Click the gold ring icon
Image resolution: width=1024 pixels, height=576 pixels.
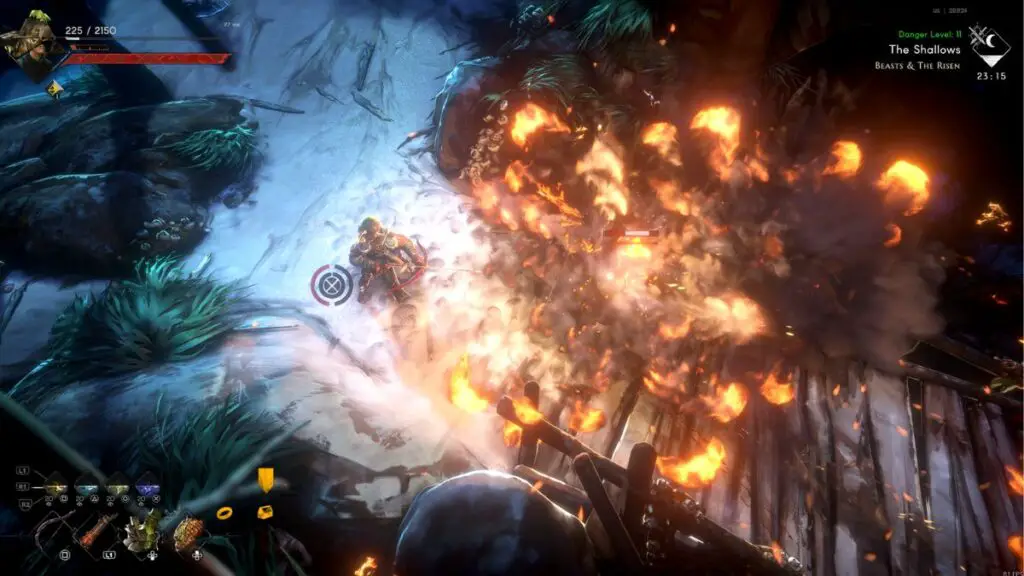point(225,513)
